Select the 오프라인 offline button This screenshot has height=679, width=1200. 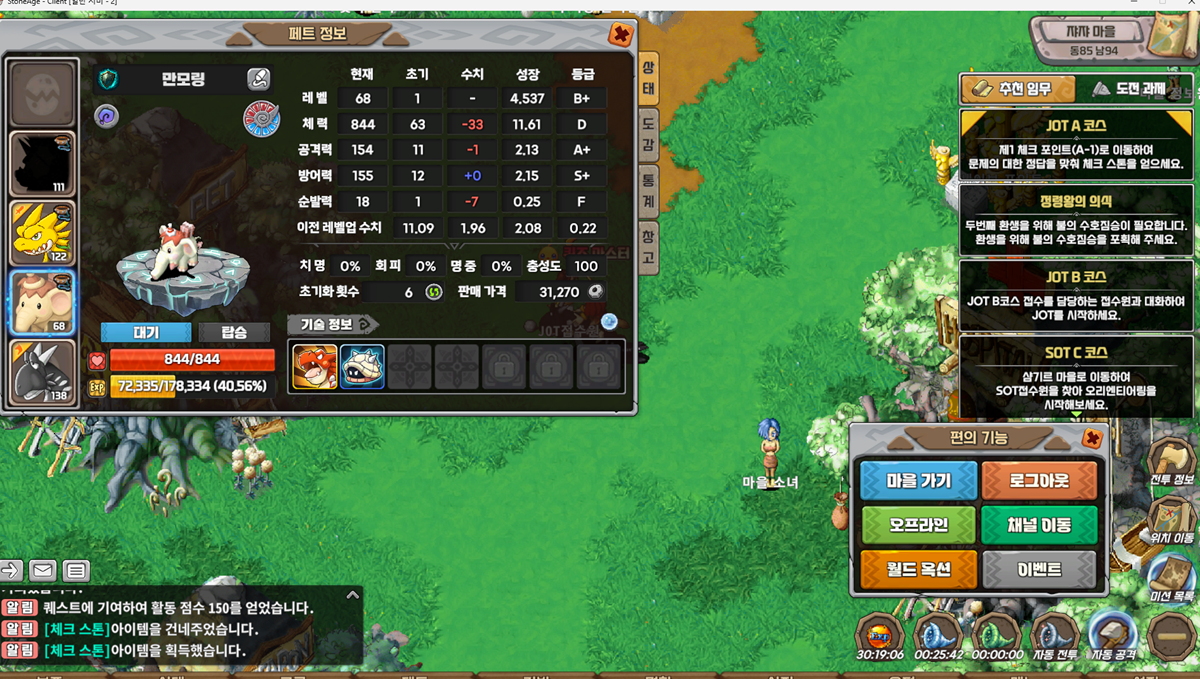tap(918, 525)
